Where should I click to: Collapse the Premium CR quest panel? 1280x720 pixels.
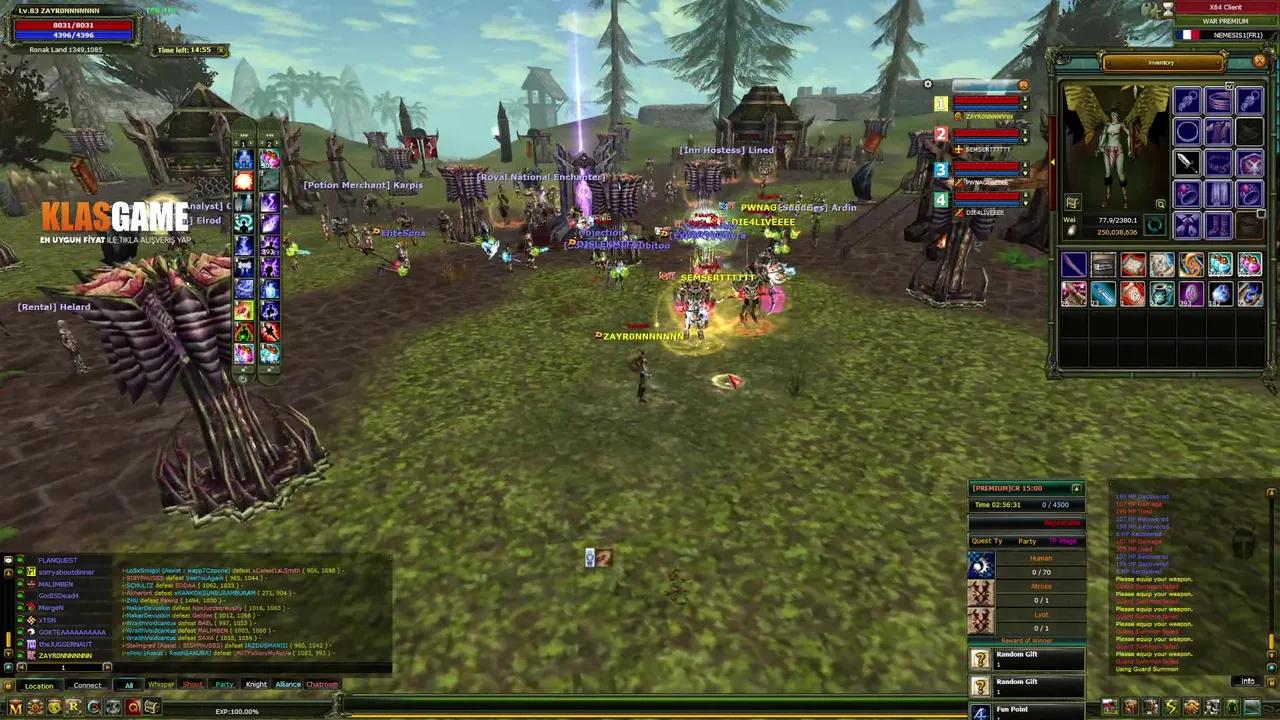(1076, 488)
